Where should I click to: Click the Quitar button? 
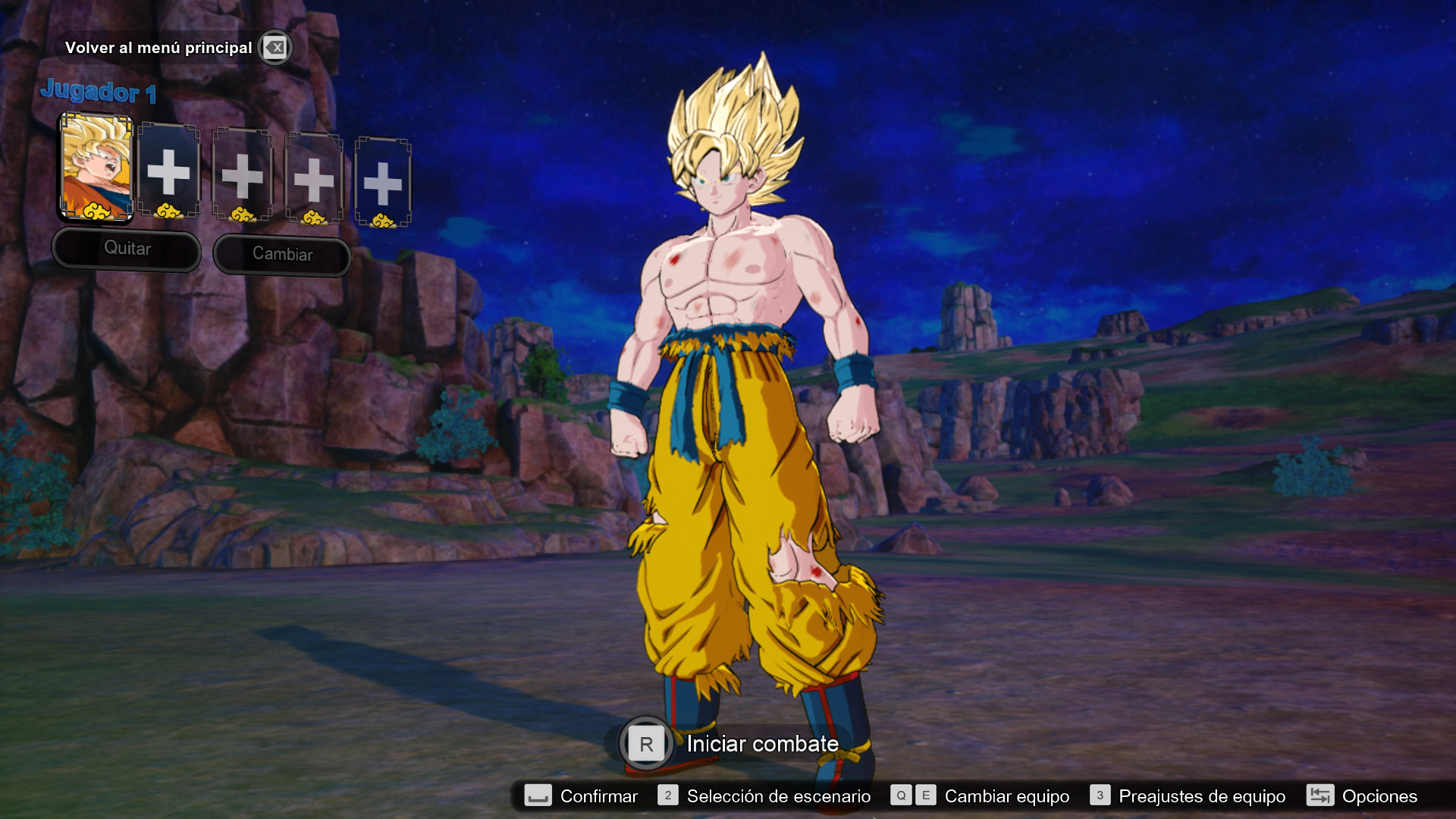[x=126, y=249]
